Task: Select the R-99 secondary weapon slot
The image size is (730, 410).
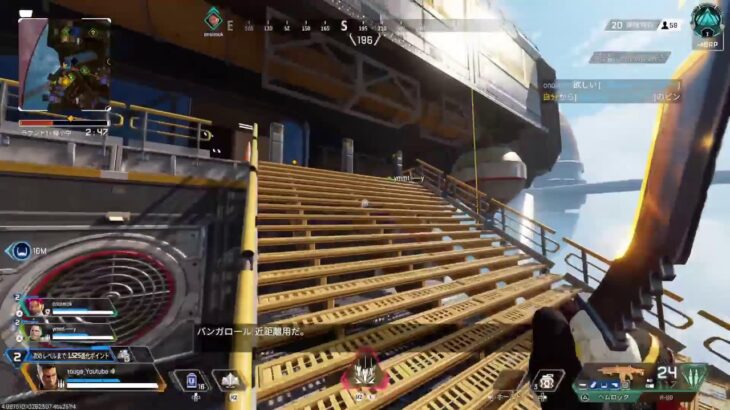Action: (x=664, y=397)
